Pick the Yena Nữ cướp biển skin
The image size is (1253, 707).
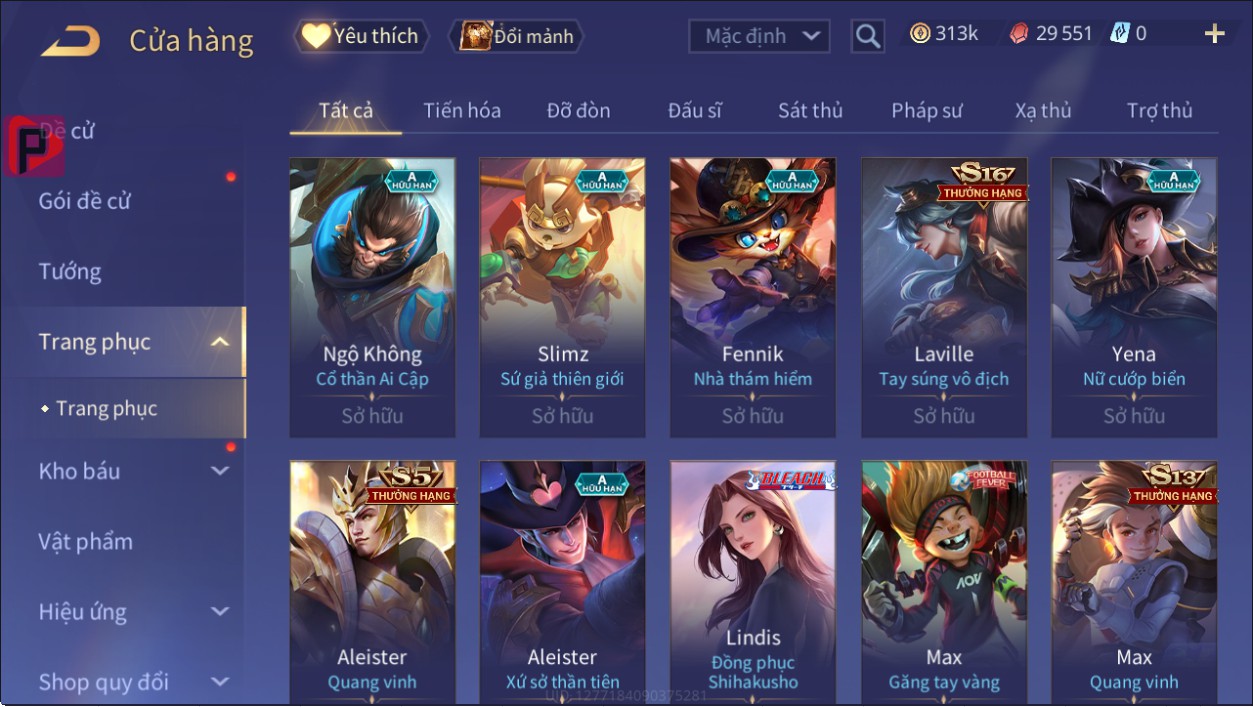tap(1134, 297)
